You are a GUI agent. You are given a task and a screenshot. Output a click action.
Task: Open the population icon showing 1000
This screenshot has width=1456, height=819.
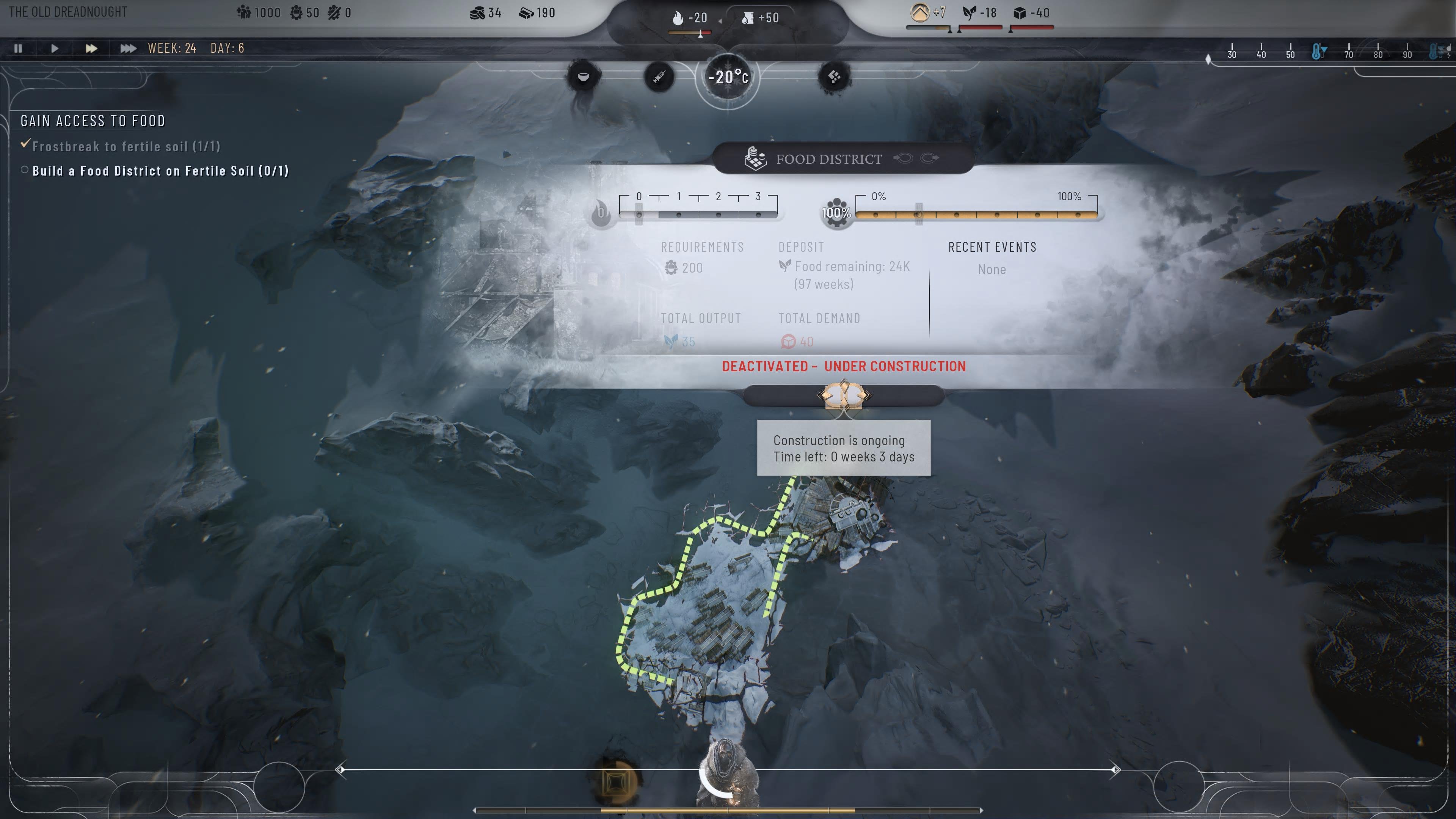[243, 13]
